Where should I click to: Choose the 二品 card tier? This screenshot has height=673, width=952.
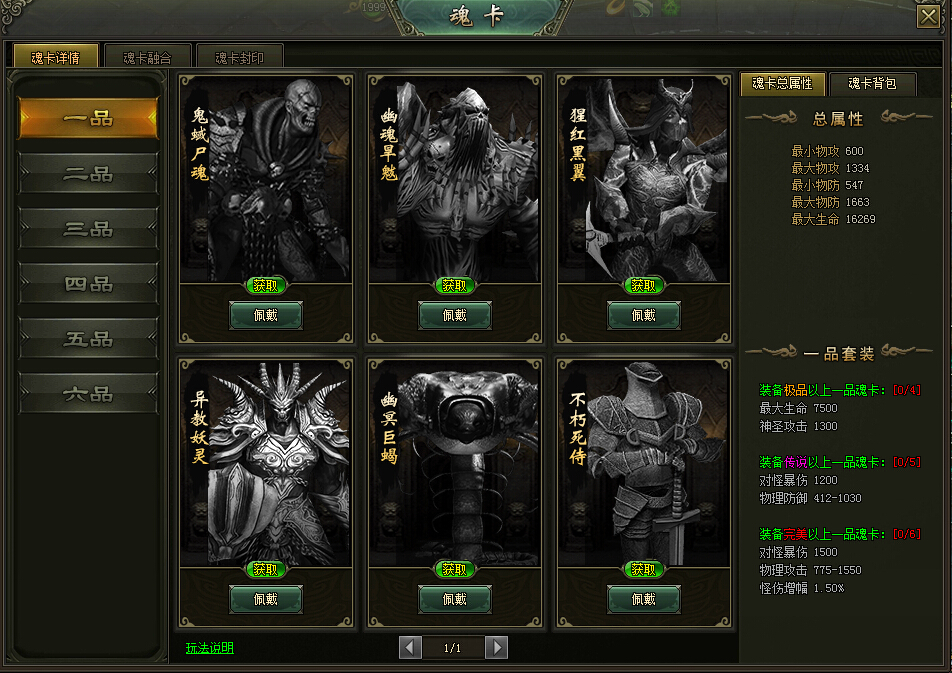pos(88,174)
